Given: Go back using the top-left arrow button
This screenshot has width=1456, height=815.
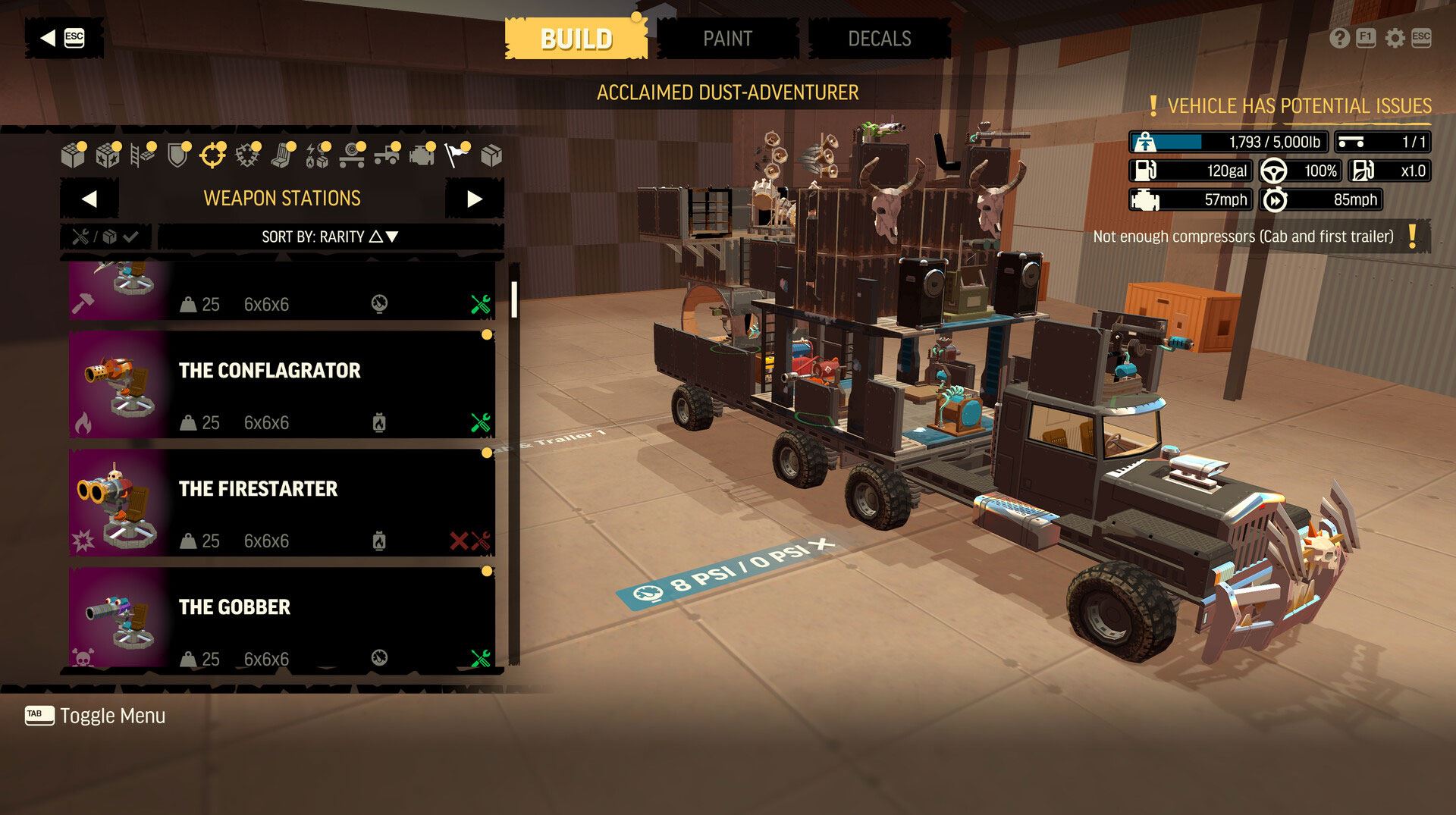Looking at the screenshot, I should coord(62,38).
